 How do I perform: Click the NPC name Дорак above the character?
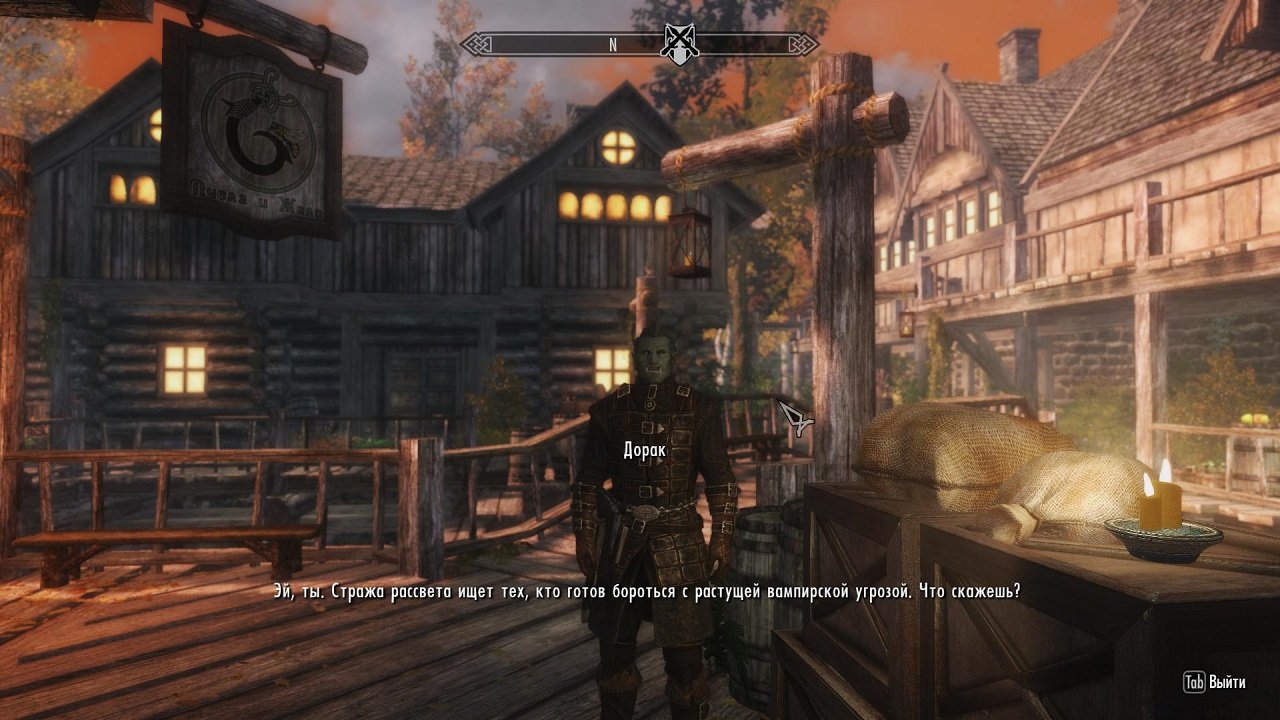click(x=644, y=448)
